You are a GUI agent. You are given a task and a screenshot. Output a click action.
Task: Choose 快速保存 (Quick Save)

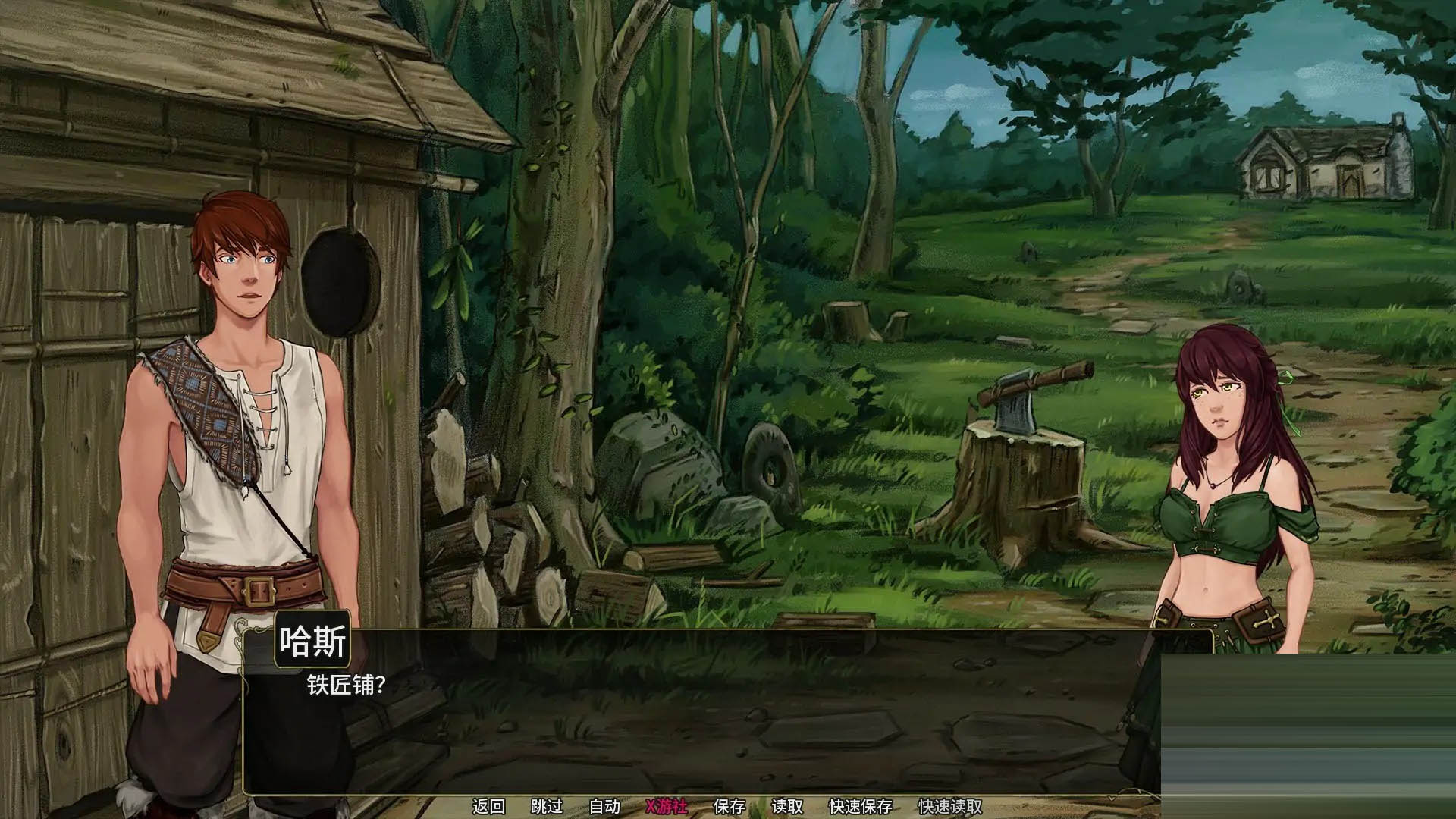point(860,806)
